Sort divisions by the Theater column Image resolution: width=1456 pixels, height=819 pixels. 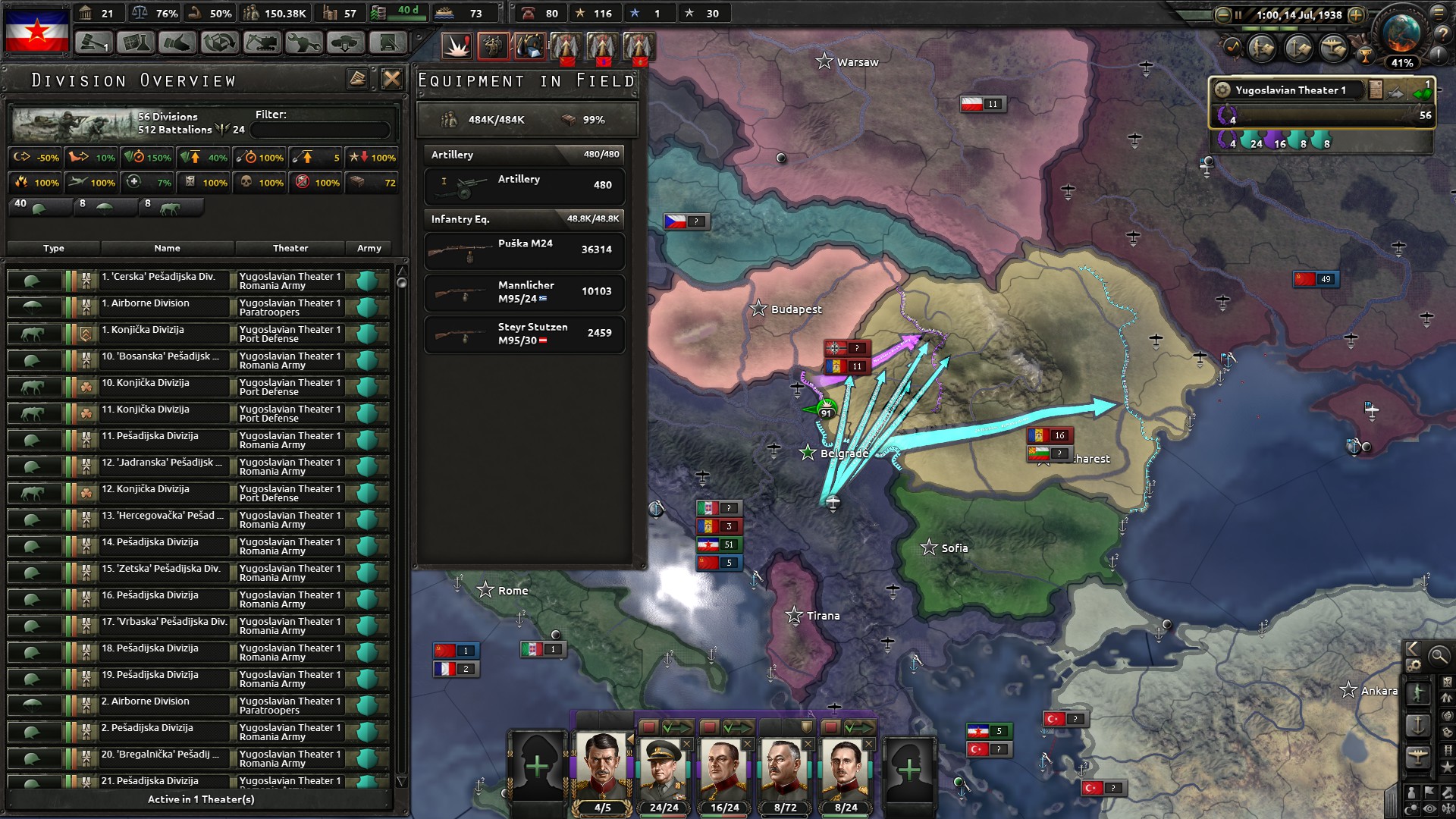[x=290, y=248]
